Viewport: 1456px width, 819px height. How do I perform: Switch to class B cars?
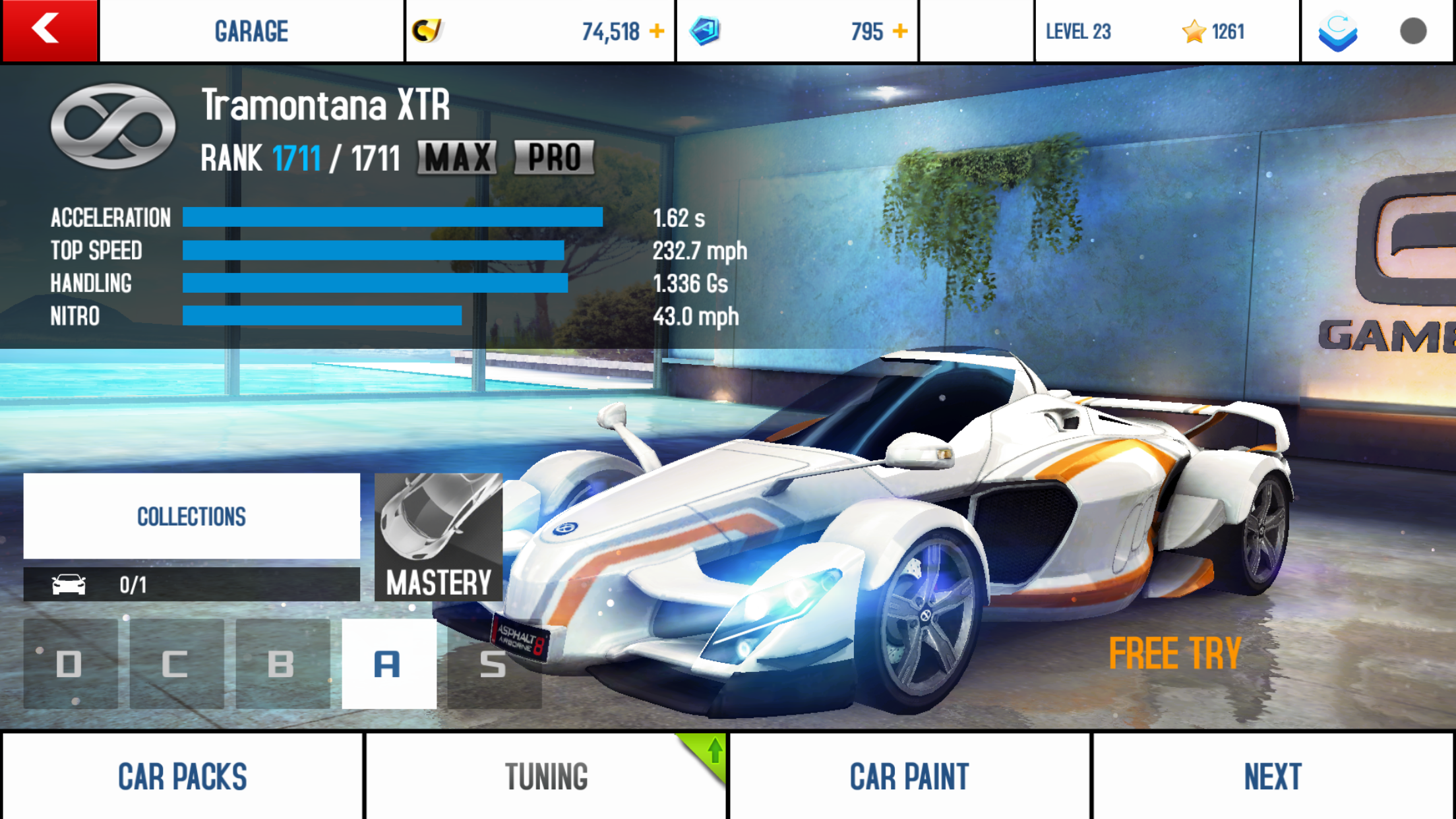282,664
